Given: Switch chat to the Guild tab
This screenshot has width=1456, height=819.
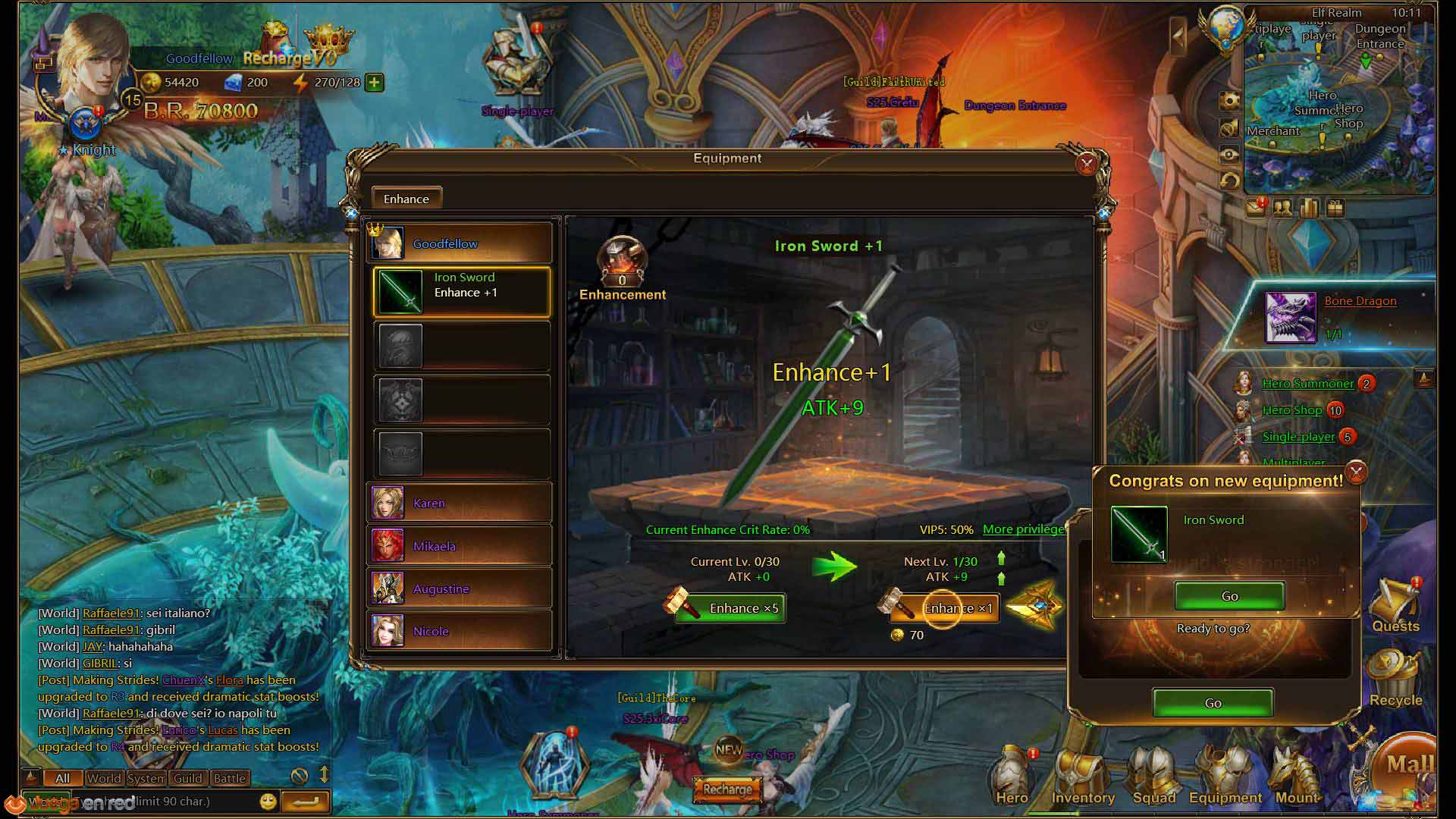Looking at the screenshot, I should (x=187, y=778).
